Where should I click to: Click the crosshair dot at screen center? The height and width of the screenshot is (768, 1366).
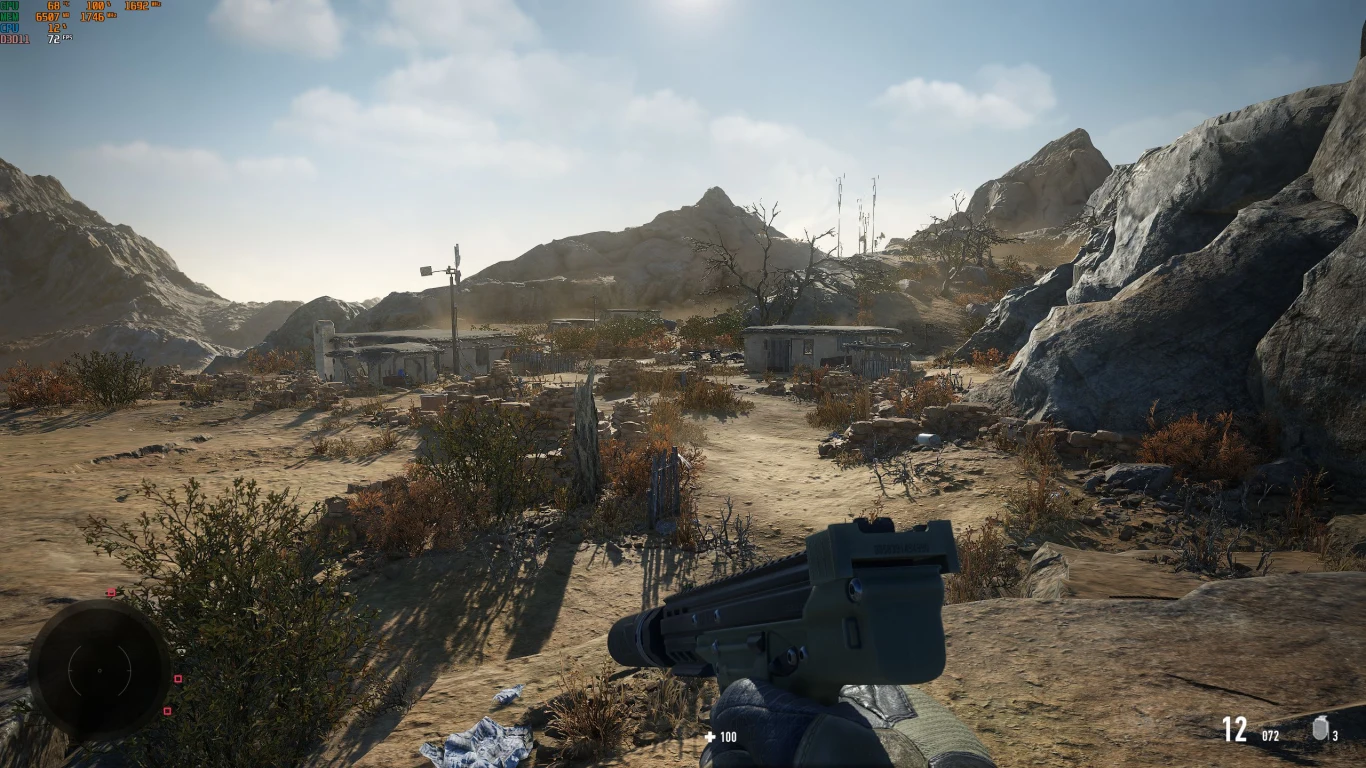[x=683, y=384]
